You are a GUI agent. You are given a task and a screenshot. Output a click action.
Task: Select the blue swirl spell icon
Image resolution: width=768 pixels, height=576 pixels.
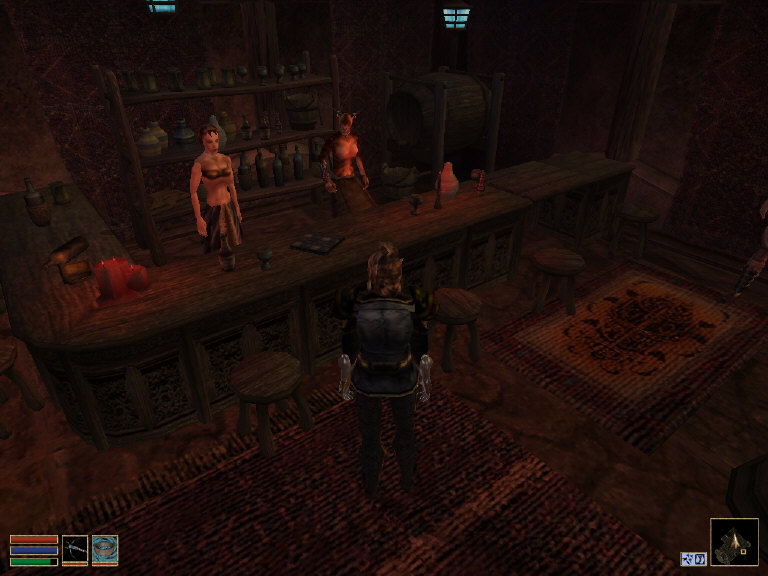(105, 549)
